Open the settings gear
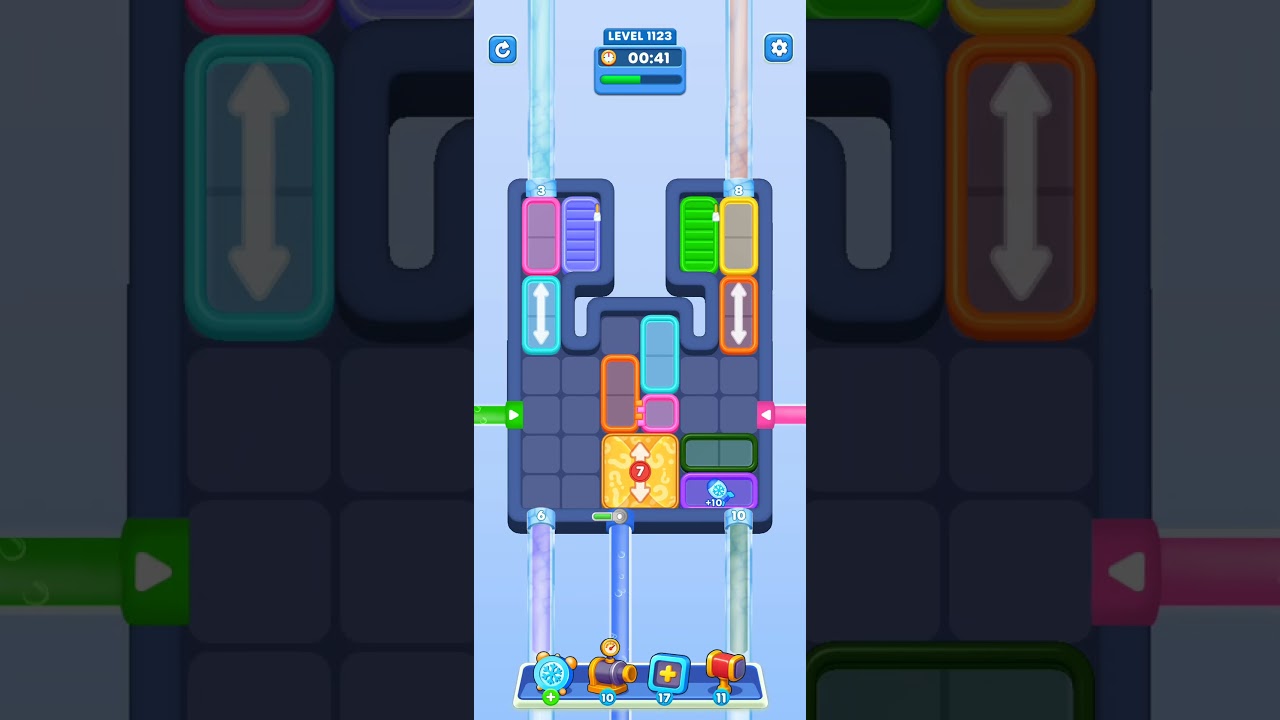Viewport: 1280px width, 720px height. pyautogui.click(x=779, y=48)
